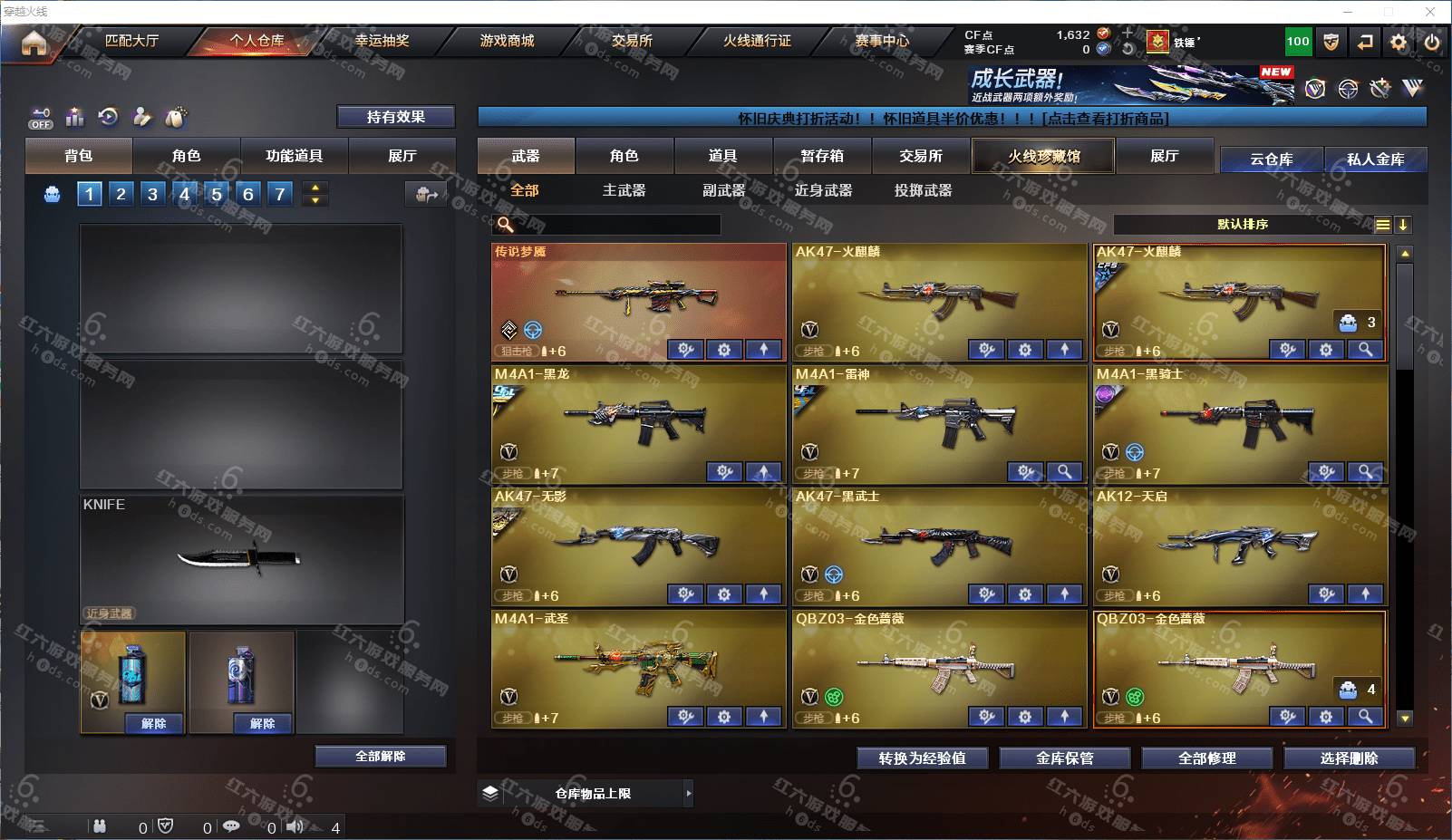Open the 幸运抽奖 lucky draw page
The width and height of the screenshot is (1452, 840).
(x=382, y=41)
